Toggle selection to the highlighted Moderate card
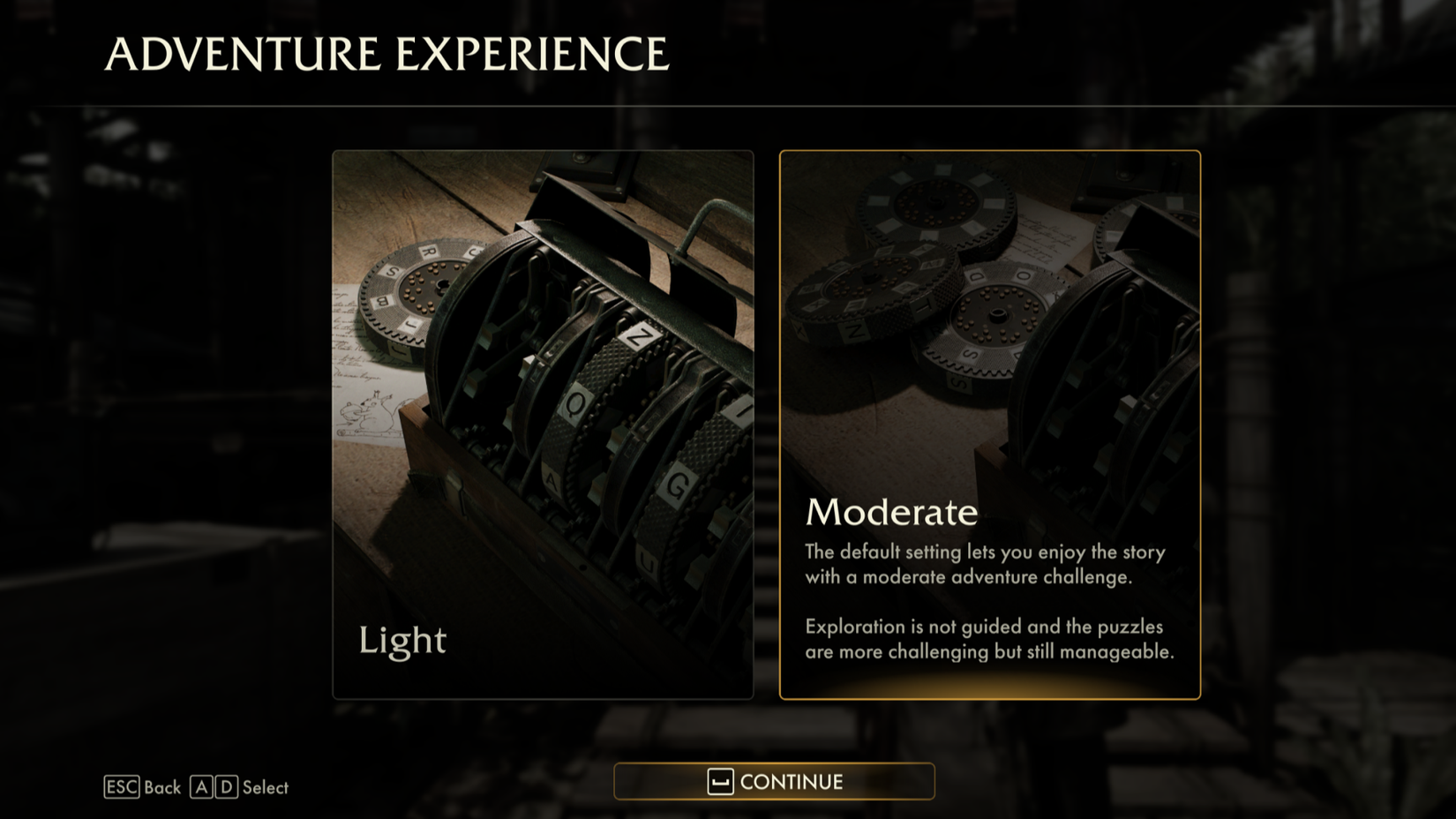The image size is (1456, 819). click(x=990, y=424)
